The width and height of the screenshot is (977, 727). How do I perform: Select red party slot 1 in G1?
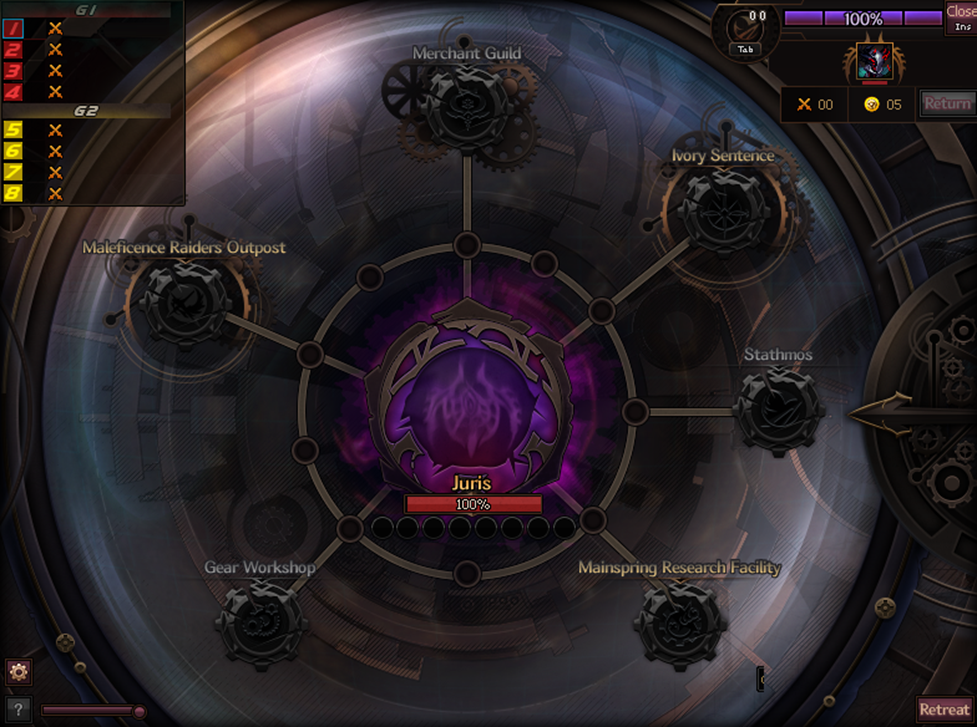coord(13,29)
